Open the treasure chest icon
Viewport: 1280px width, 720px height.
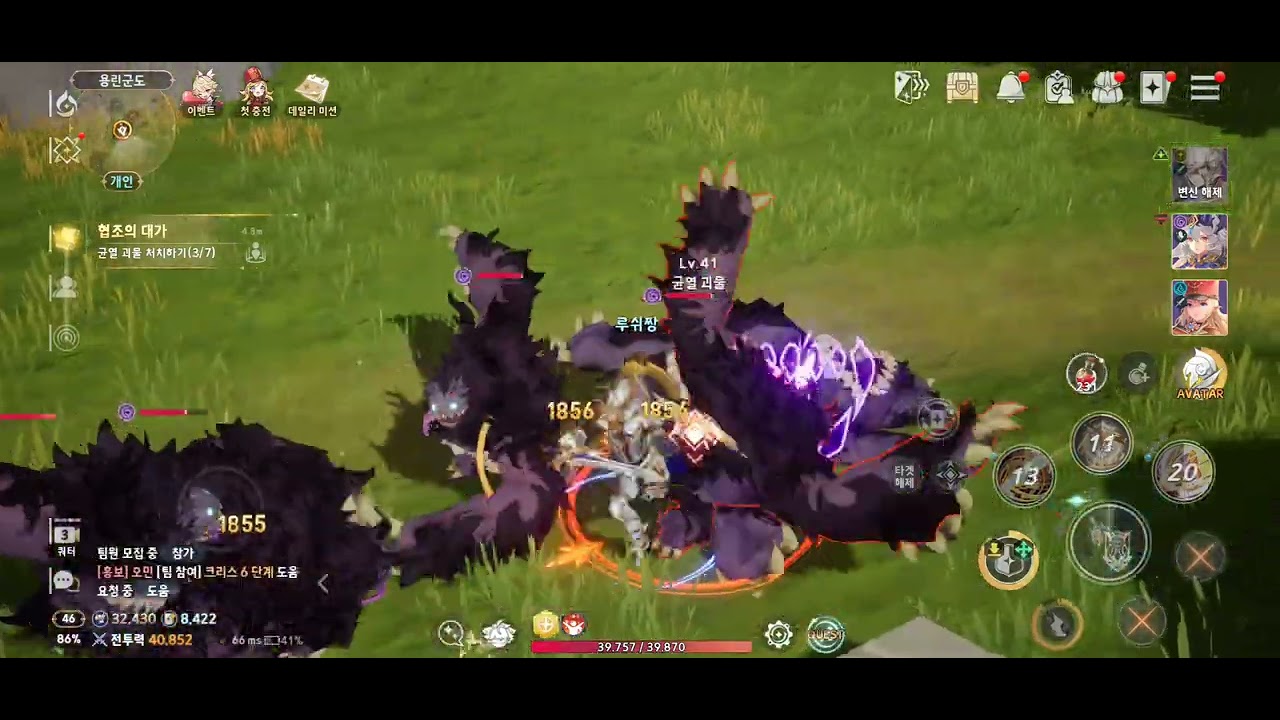coord(962,88)
